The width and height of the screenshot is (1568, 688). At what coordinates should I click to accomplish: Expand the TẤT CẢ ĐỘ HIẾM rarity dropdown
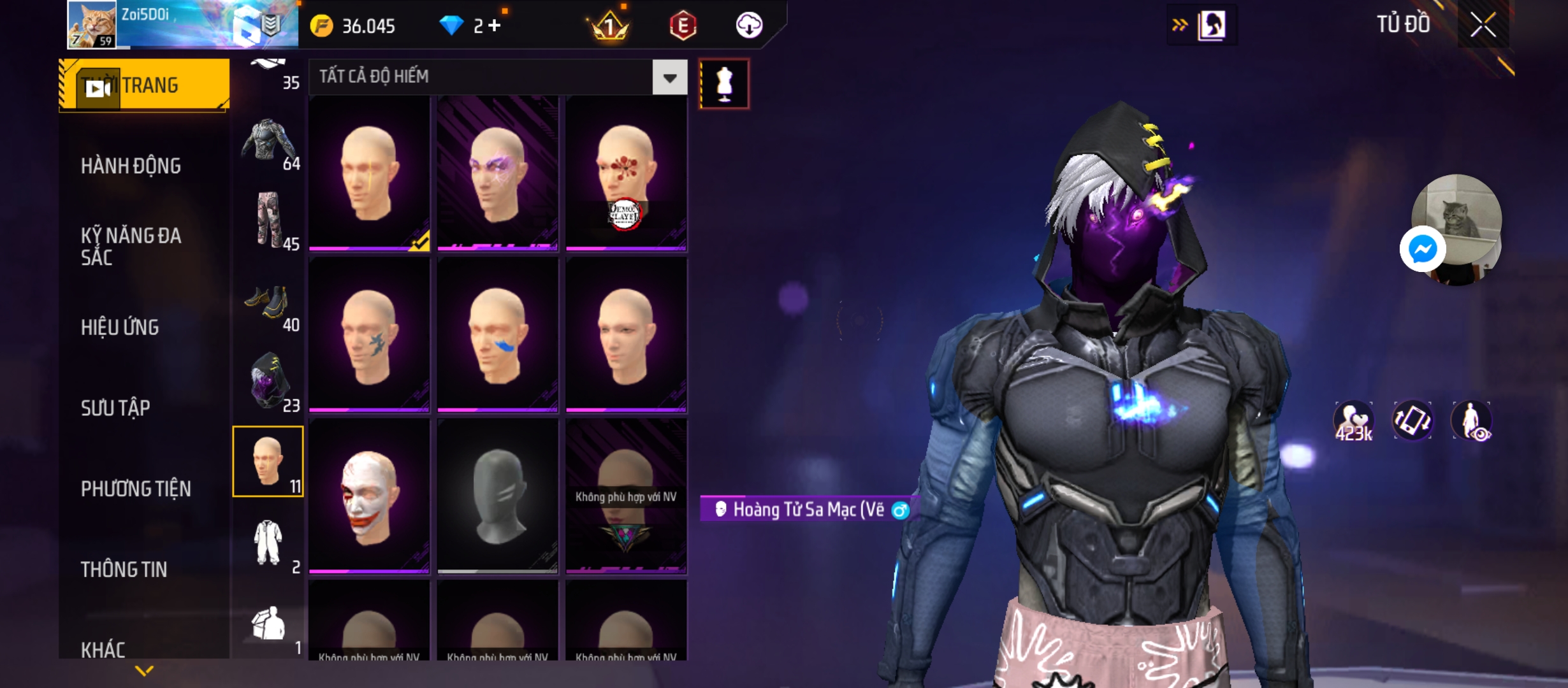click(x=669, y=78)
